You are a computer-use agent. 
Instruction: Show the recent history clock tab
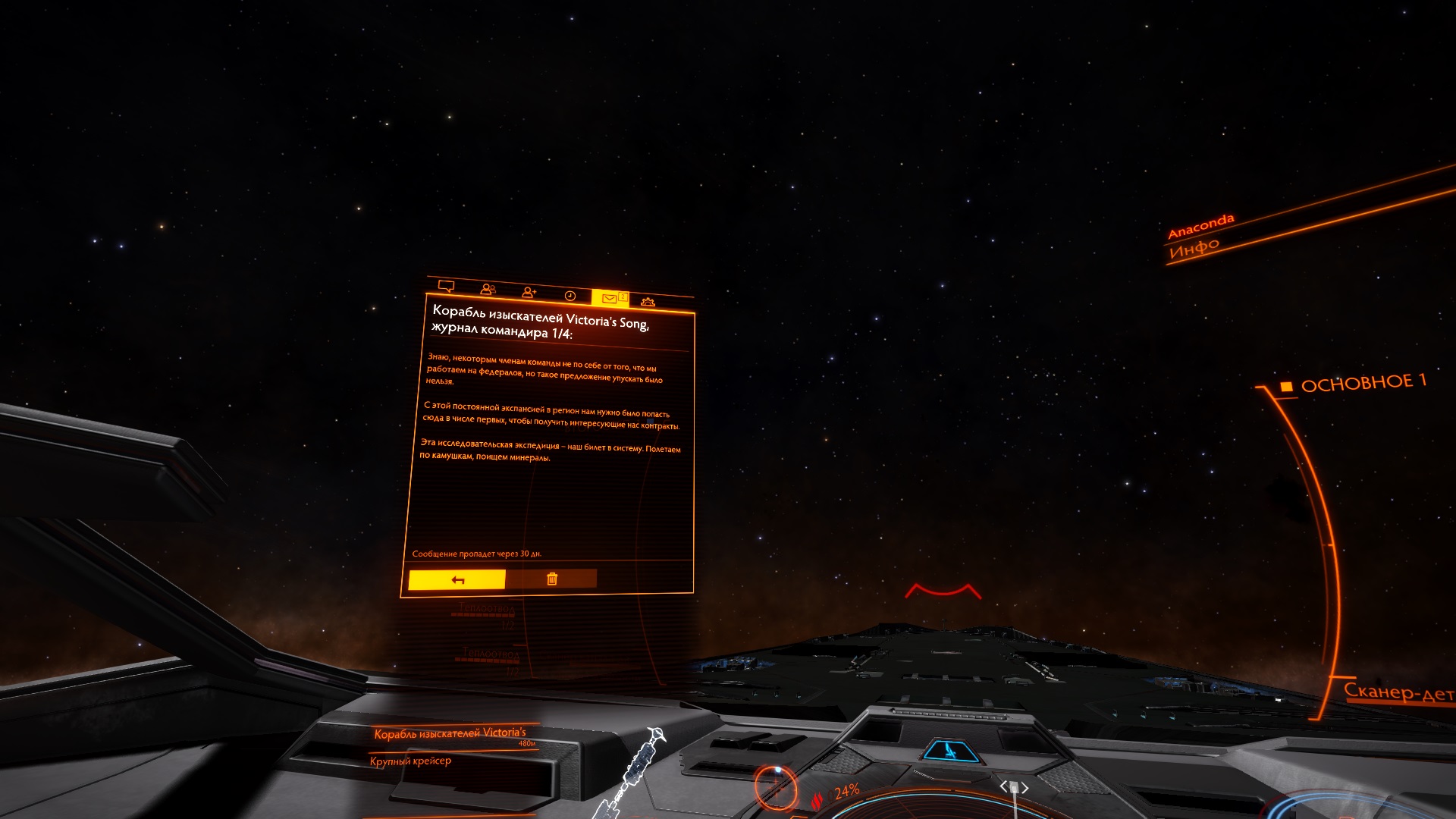click(570, 296)
